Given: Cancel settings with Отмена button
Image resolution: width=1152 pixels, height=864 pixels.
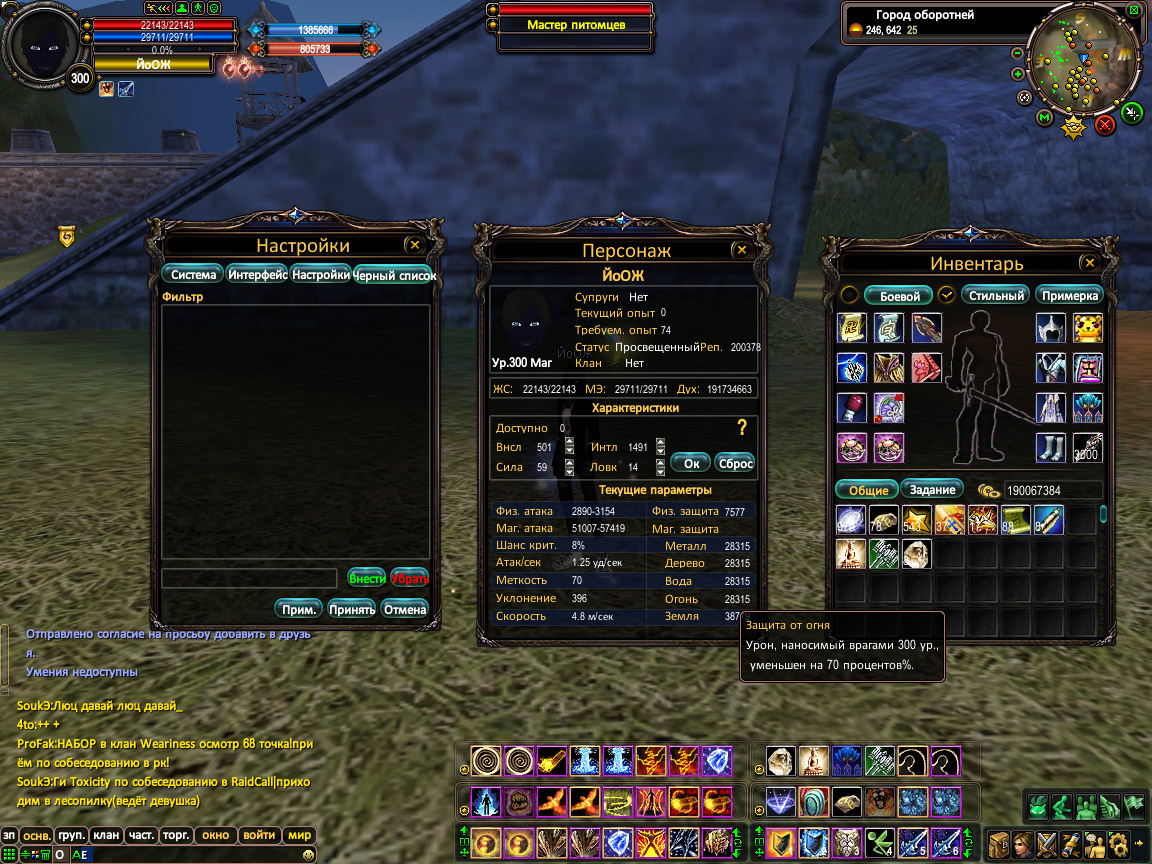Looking at the screenshot, I should (x=404, y=609).
